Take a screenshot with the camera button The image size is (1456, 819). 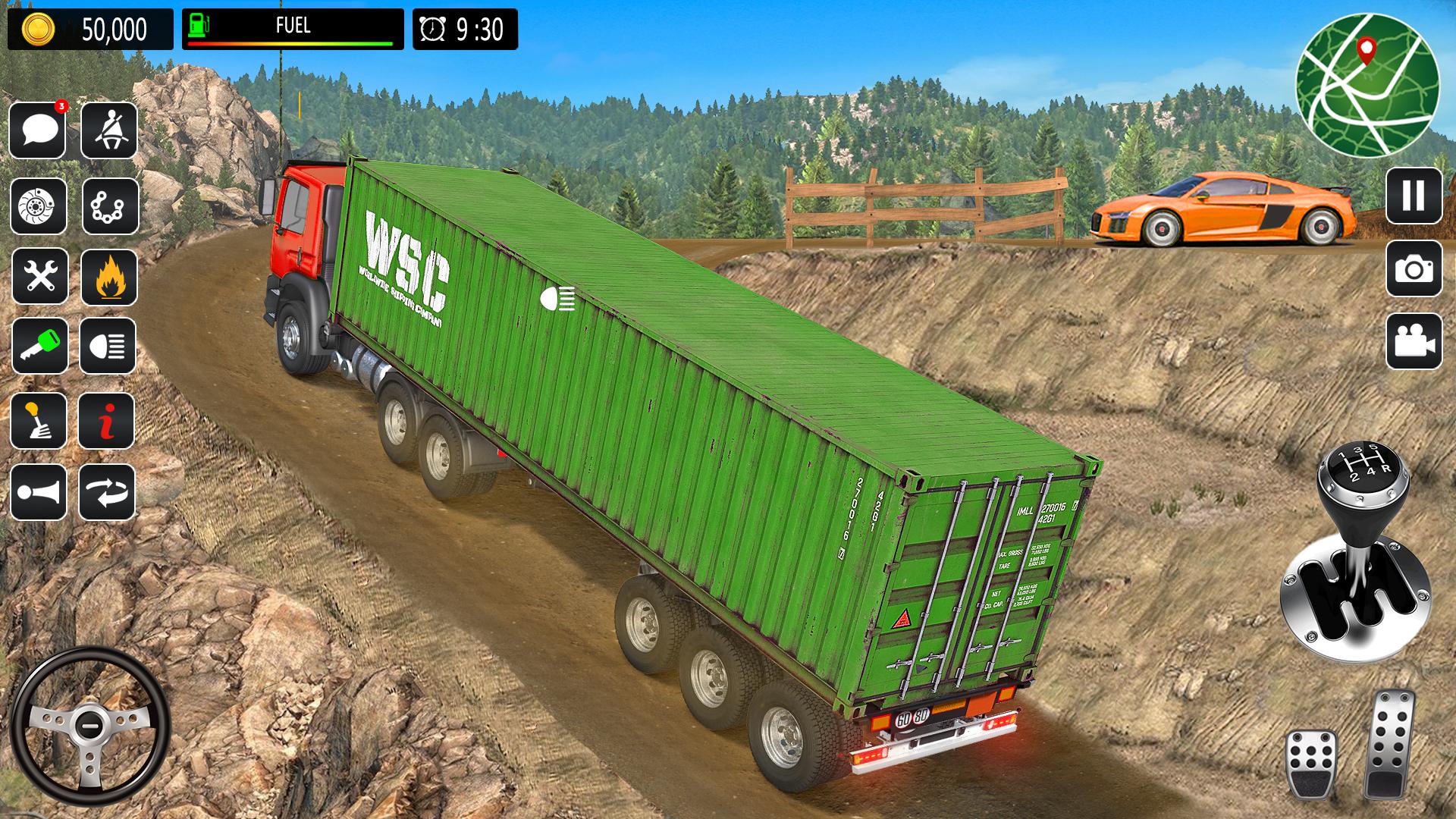pyautogui.click(x=1414, y=268)
